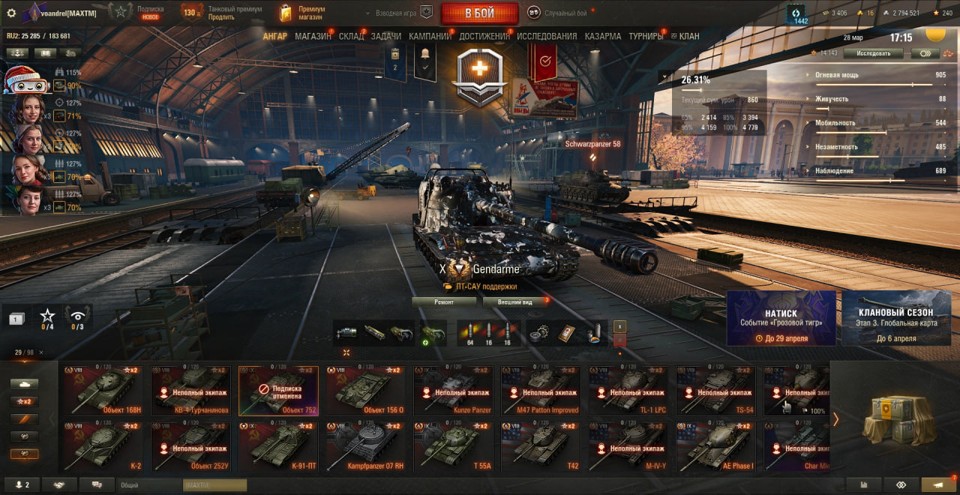Go to the КАМПАНИИ tab
The height and width of the screenshot is (495, 960).
pos(429,37)
